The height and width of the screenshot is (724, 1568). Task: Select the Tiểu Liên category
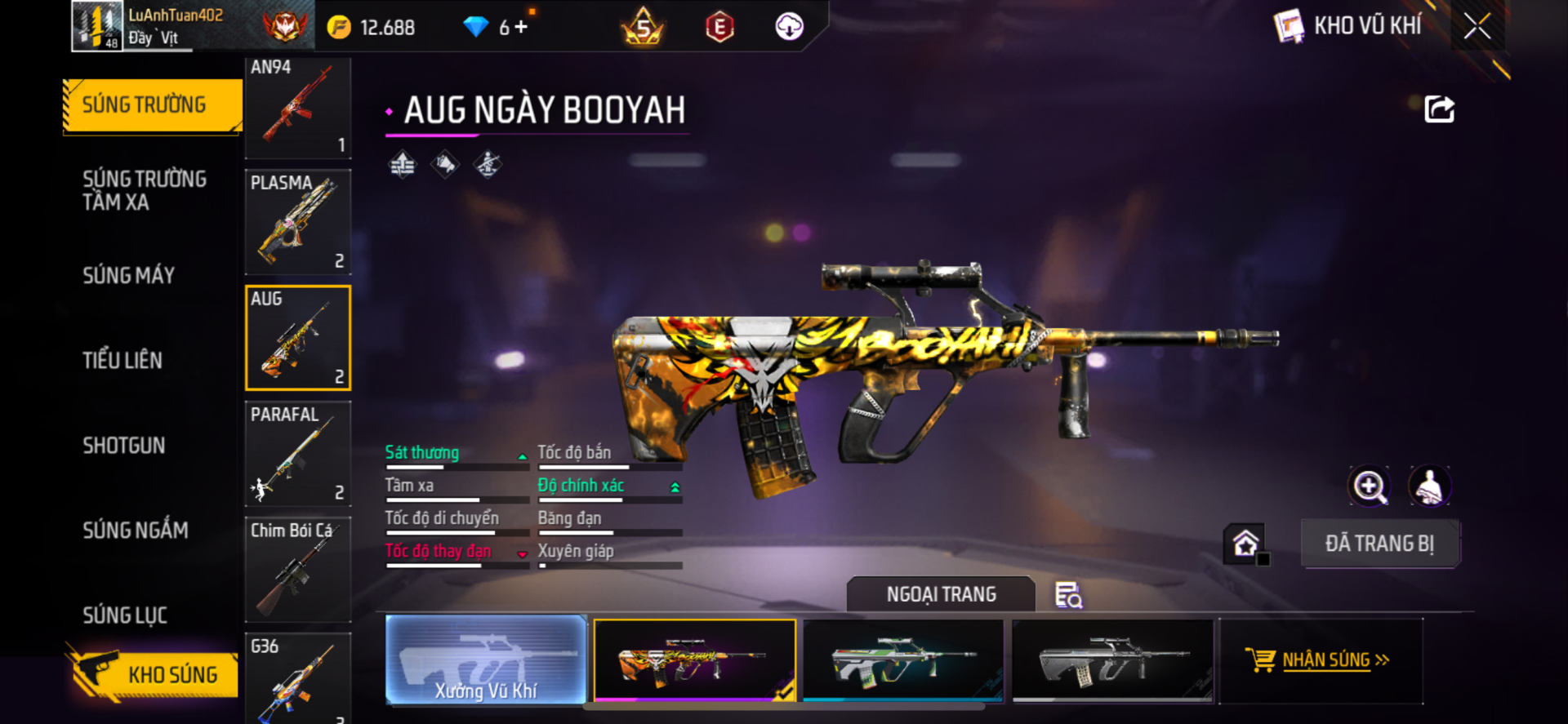[x=122, y=360]
